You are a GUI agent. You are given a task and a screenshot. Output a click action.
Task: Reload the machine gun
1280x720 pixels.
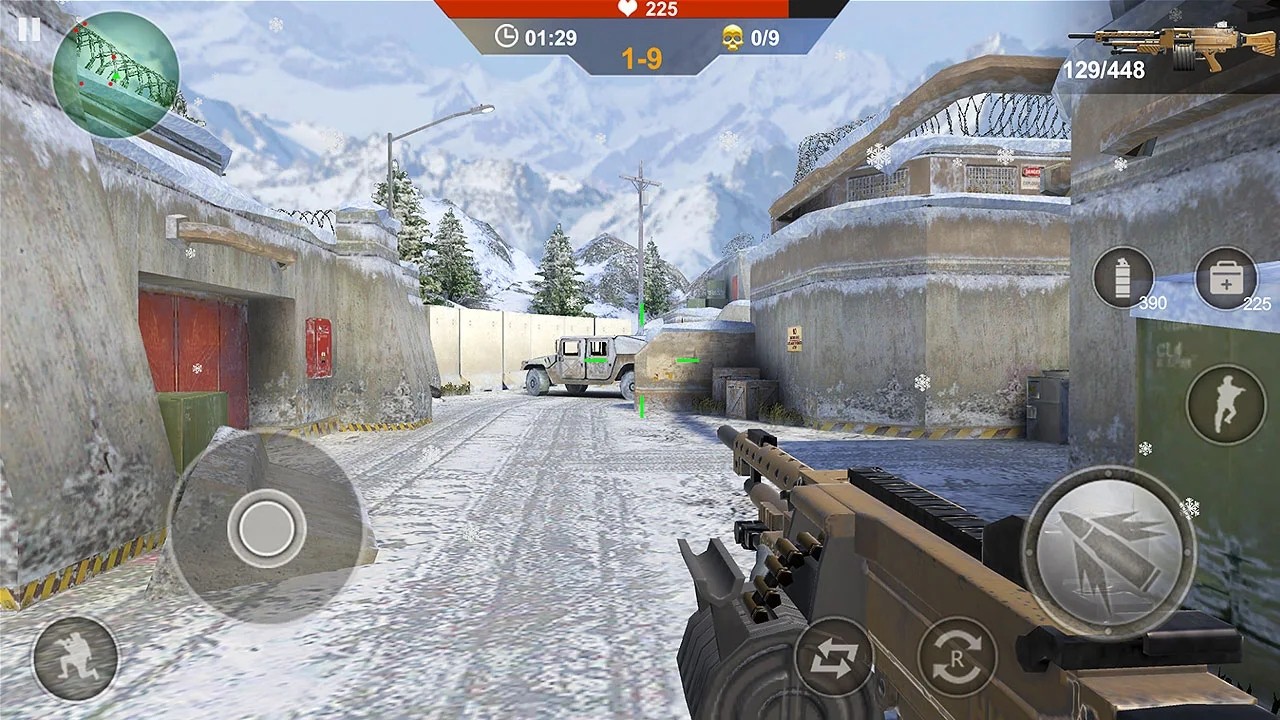tap(957, 657)
